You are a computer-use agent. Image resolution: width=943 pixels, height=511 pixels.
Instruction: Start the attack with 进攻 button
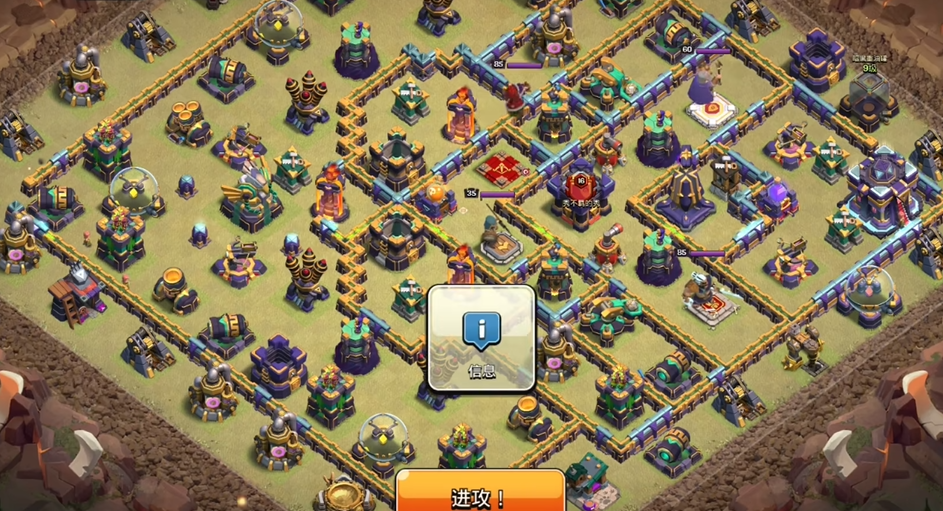(x=480, y=494)
